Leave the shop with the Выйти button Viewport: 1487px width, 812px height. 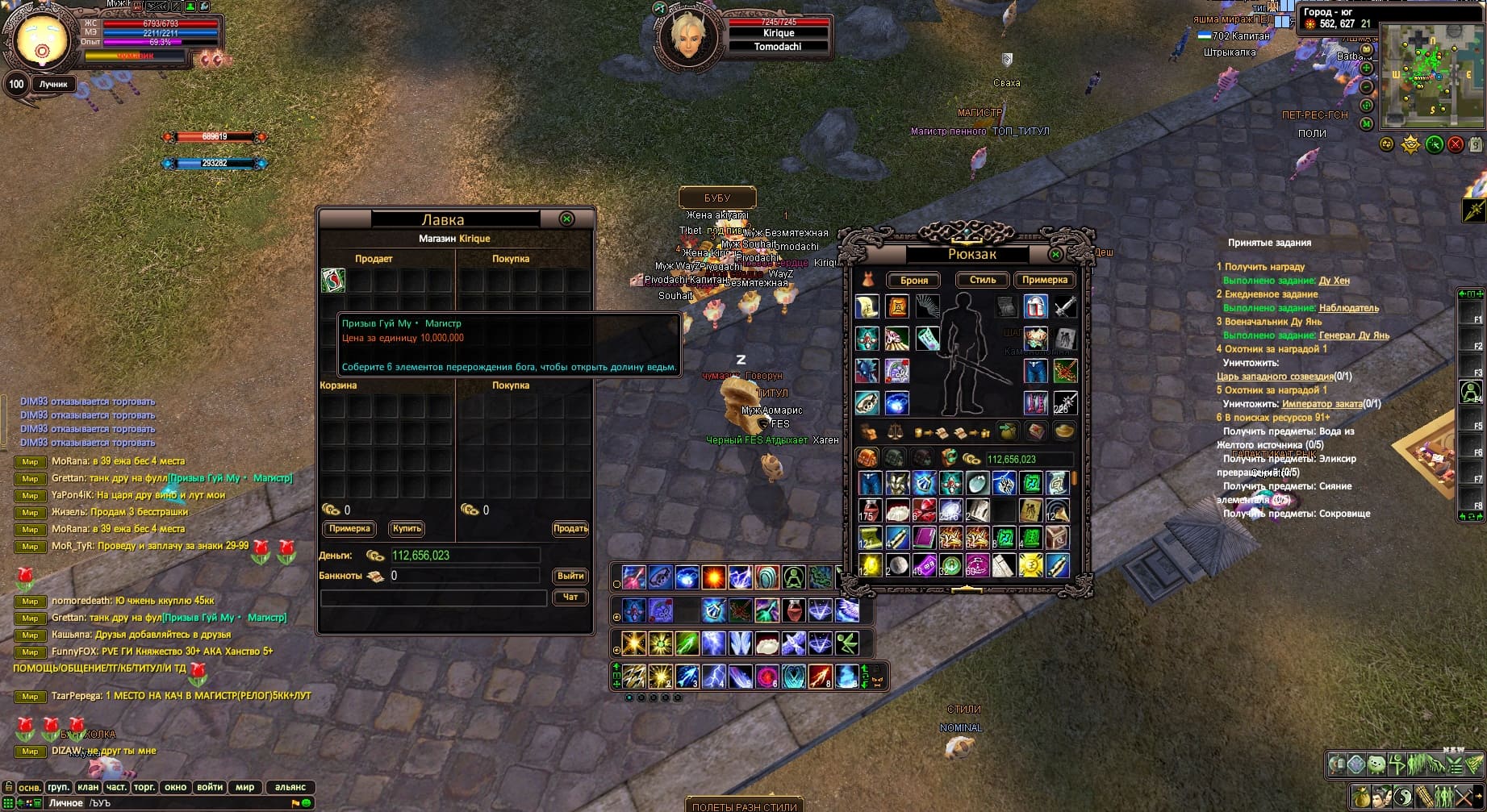tap(570, 576)
